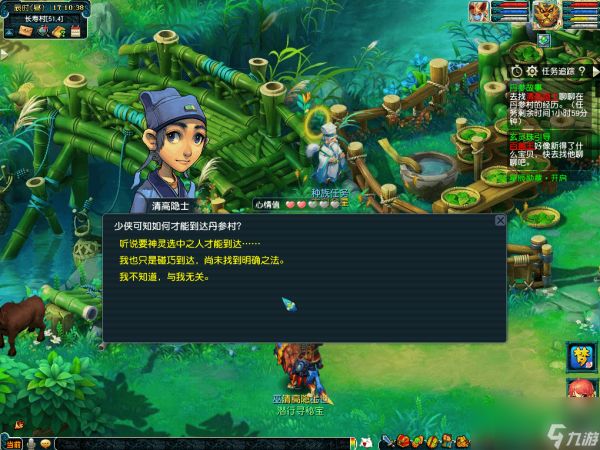Screen dimensions: 600x450
Task: Click the red-haired character avatar button
Action: [581, 390]
